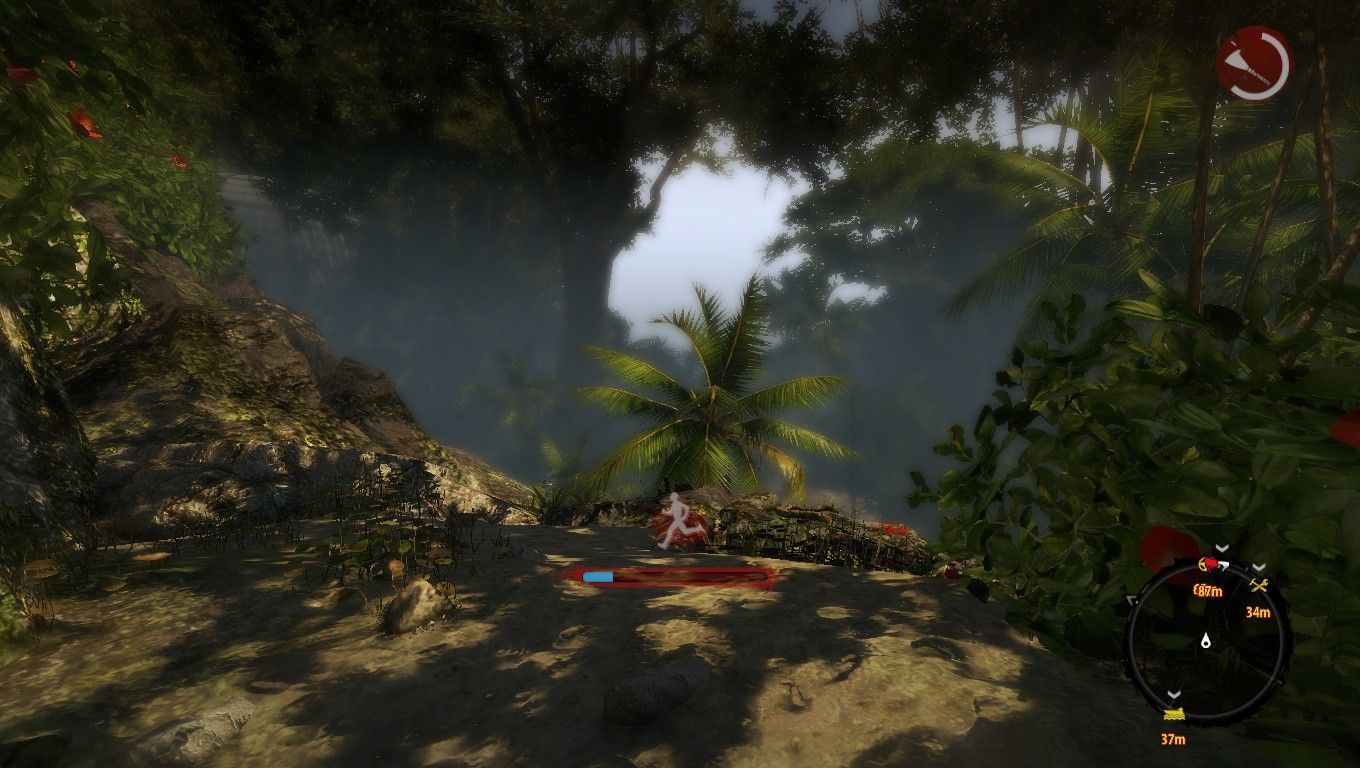The height and width of the screenshot is (768, 1360).
Task: Click the running figure sprint icon
Action: (675, 520)
